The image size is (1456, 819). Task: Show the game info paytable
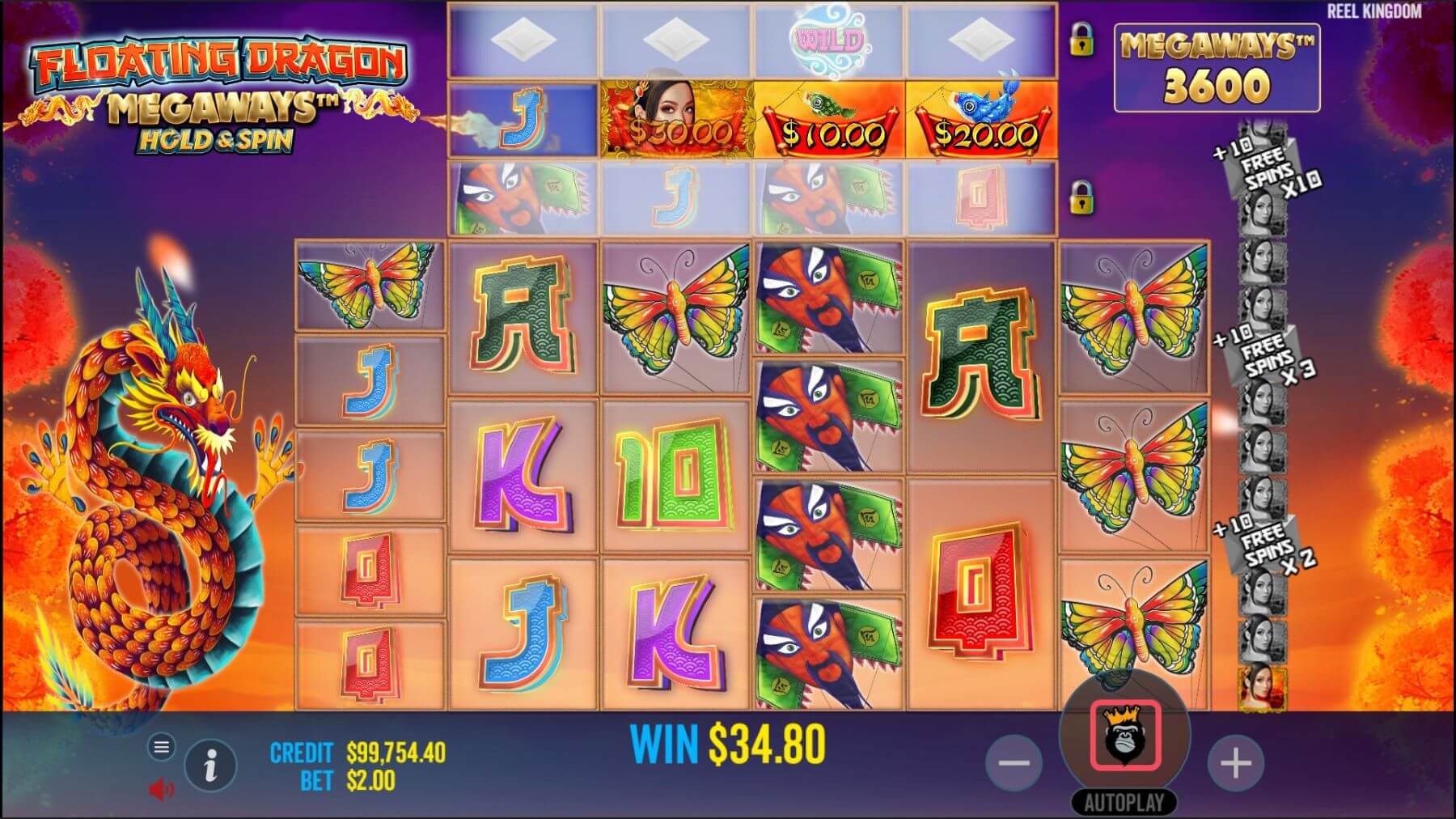pos(210,764)
